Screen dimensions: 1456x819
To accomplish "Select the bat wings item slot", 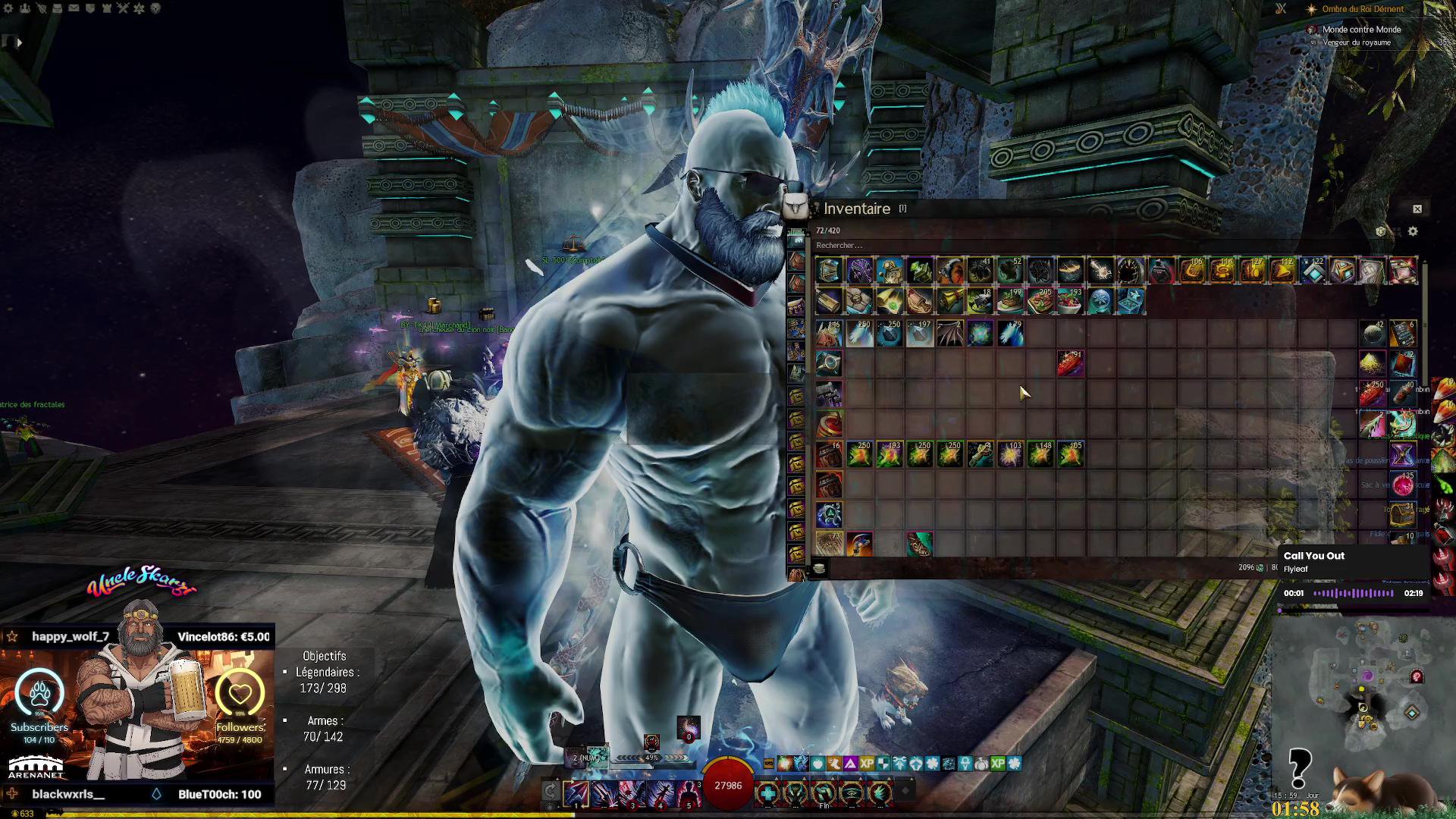I will pyautogui.click(x=949, y=333).
